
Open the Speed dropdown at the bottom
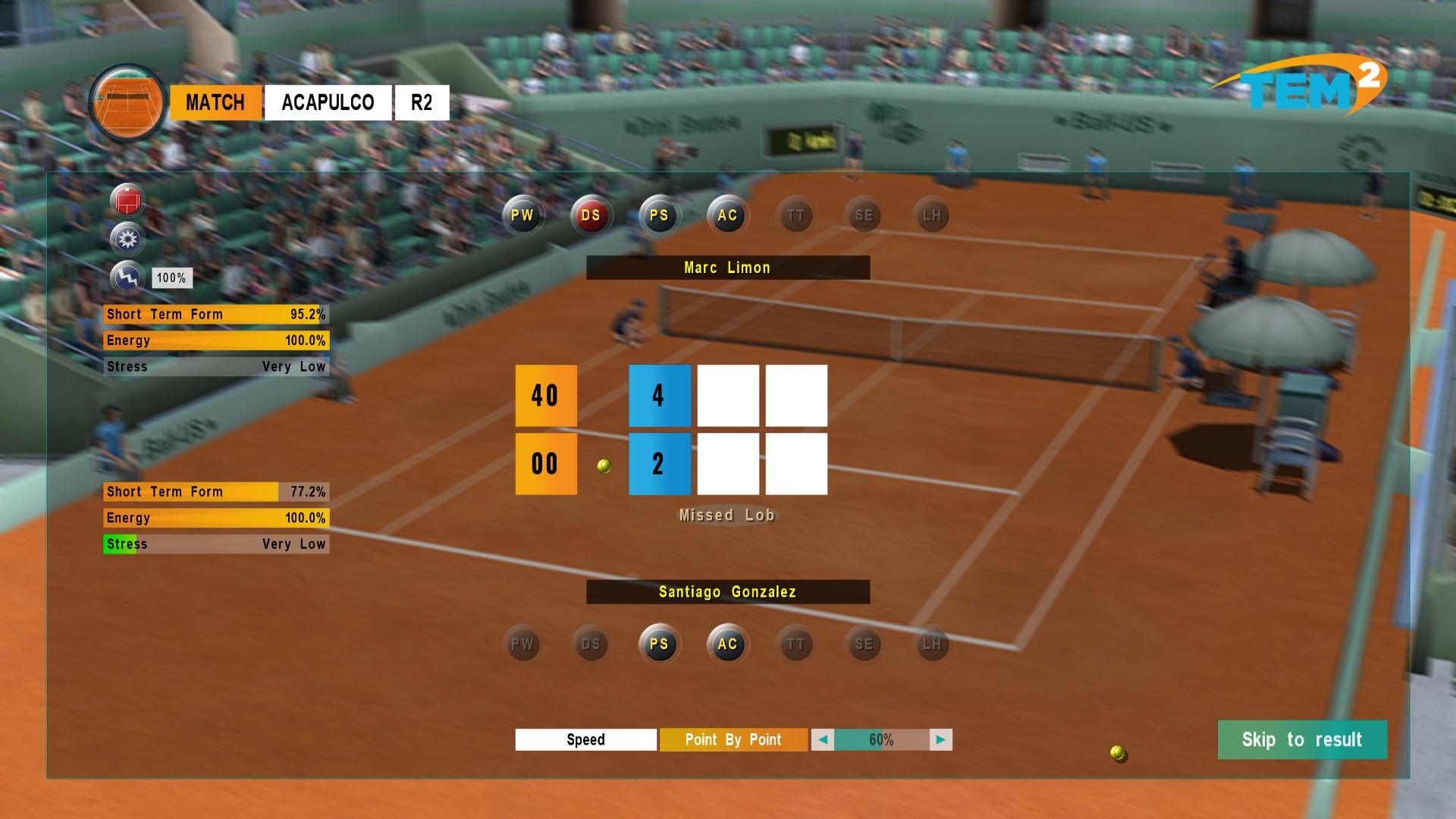(x=585, y=739)
